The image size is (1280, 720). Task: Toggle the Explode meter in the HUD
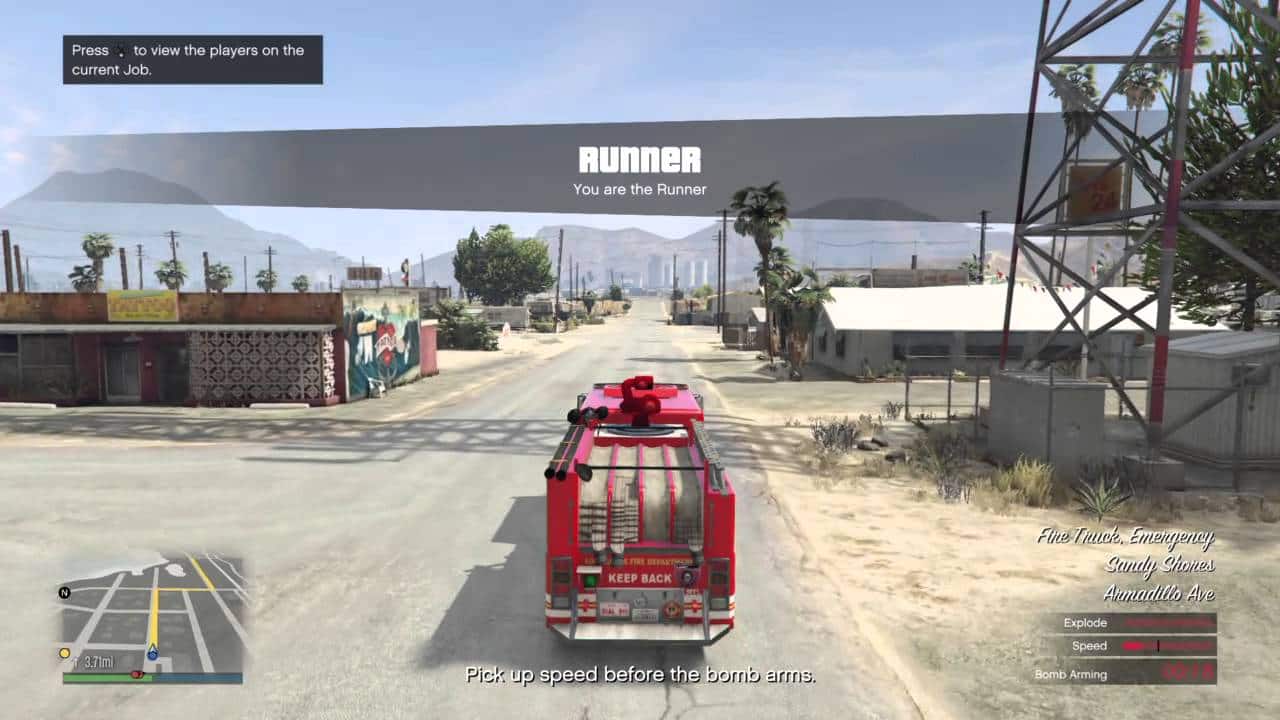pyautogui.click(x=1170, y=622)
